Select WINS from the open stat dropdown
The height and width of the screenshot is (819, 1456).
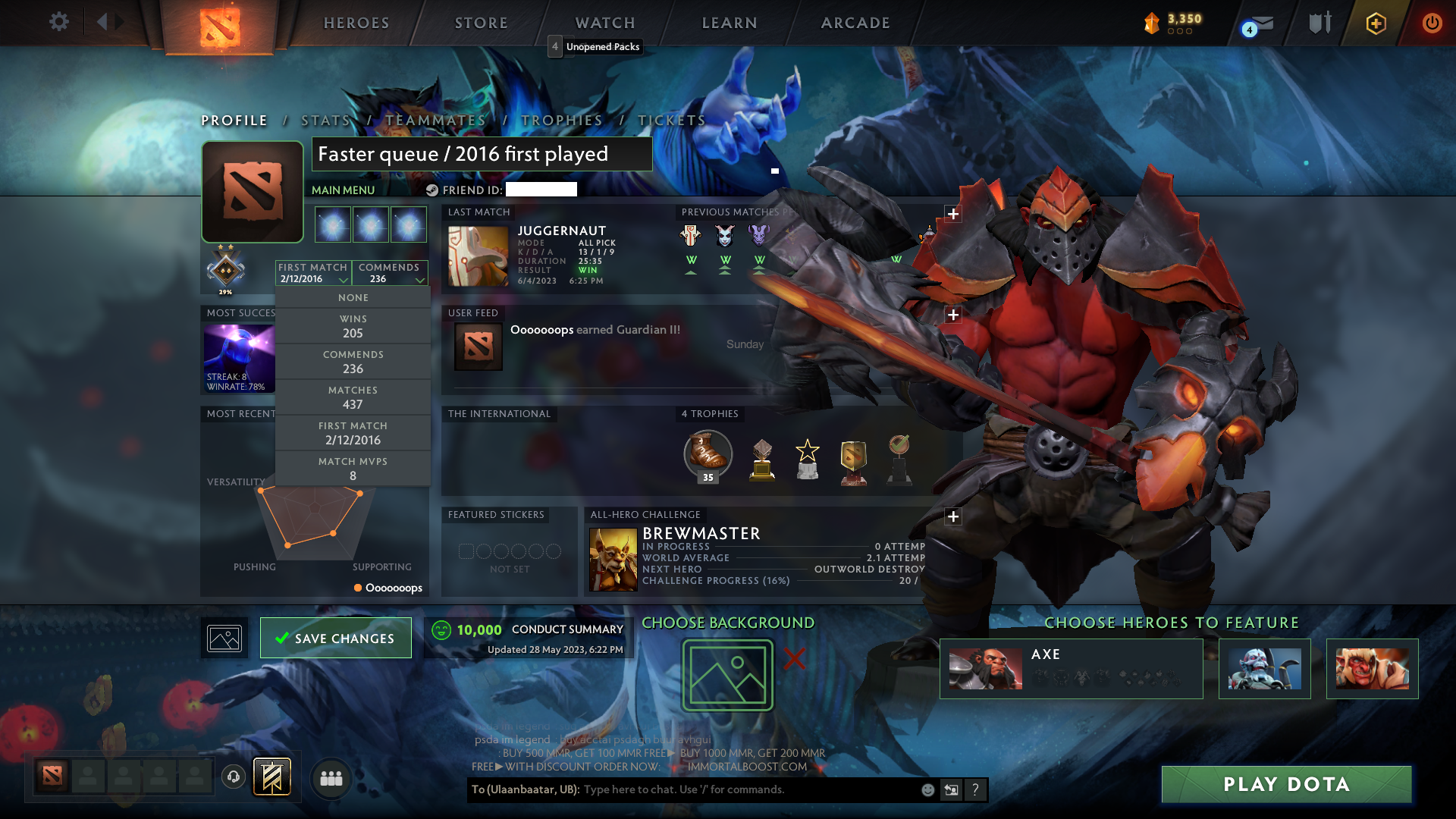point(353,326)
